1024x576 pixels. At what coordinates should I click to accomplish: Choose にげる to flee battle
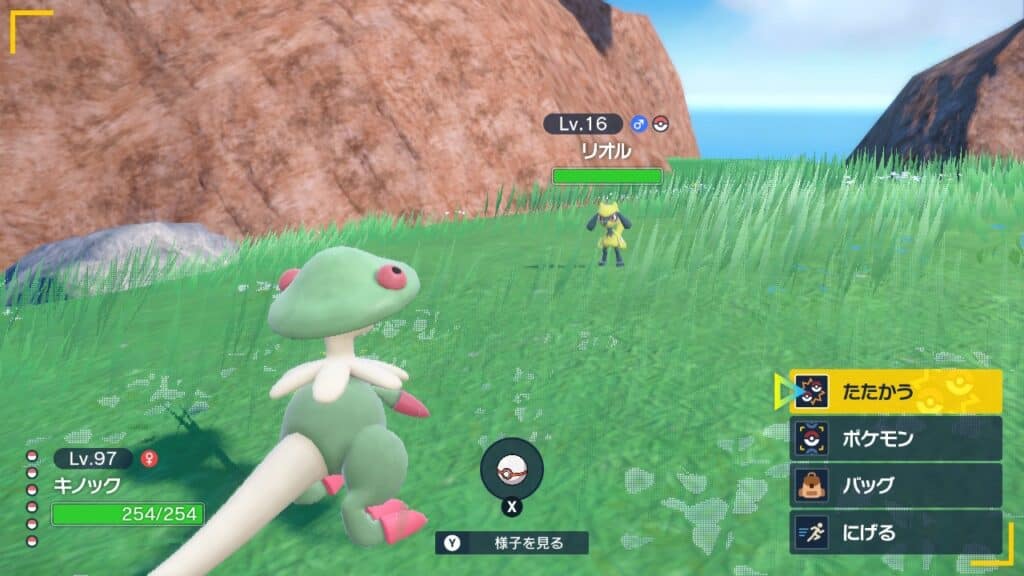point(895,532)
